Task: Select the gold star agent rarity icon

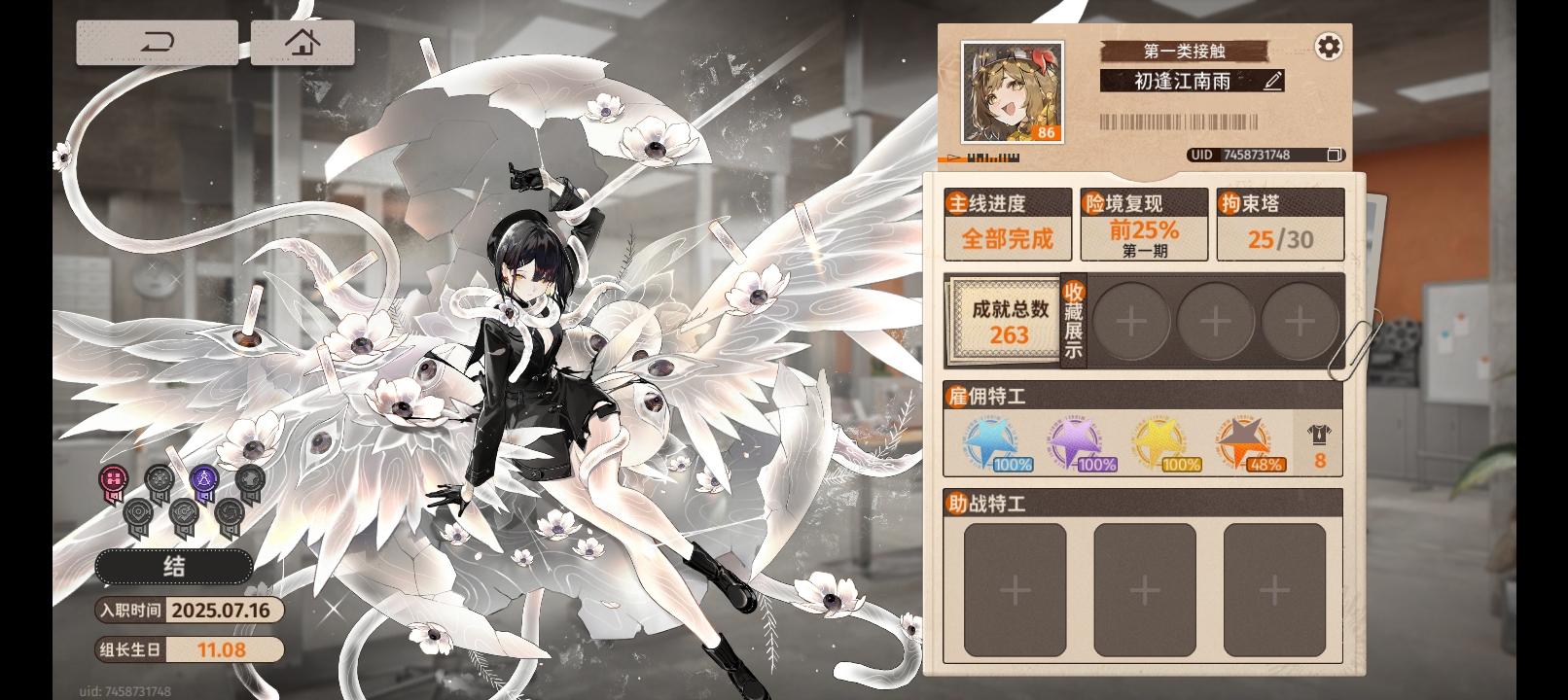Action: coord(1158,442)
